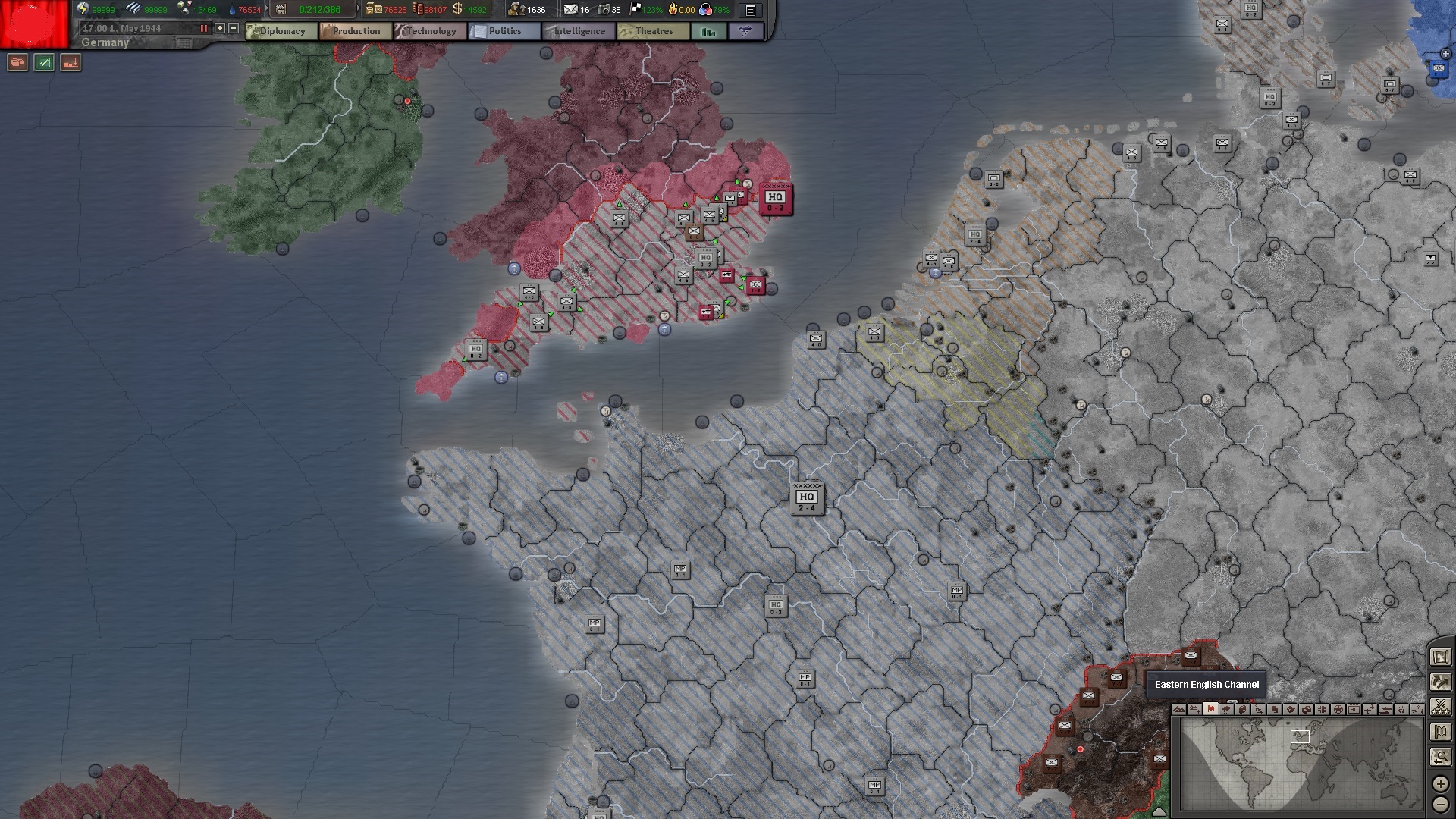The height and width of the screenshot is (819, 1456).
Task: Open the Diplomacy menu
Action: 282,31
